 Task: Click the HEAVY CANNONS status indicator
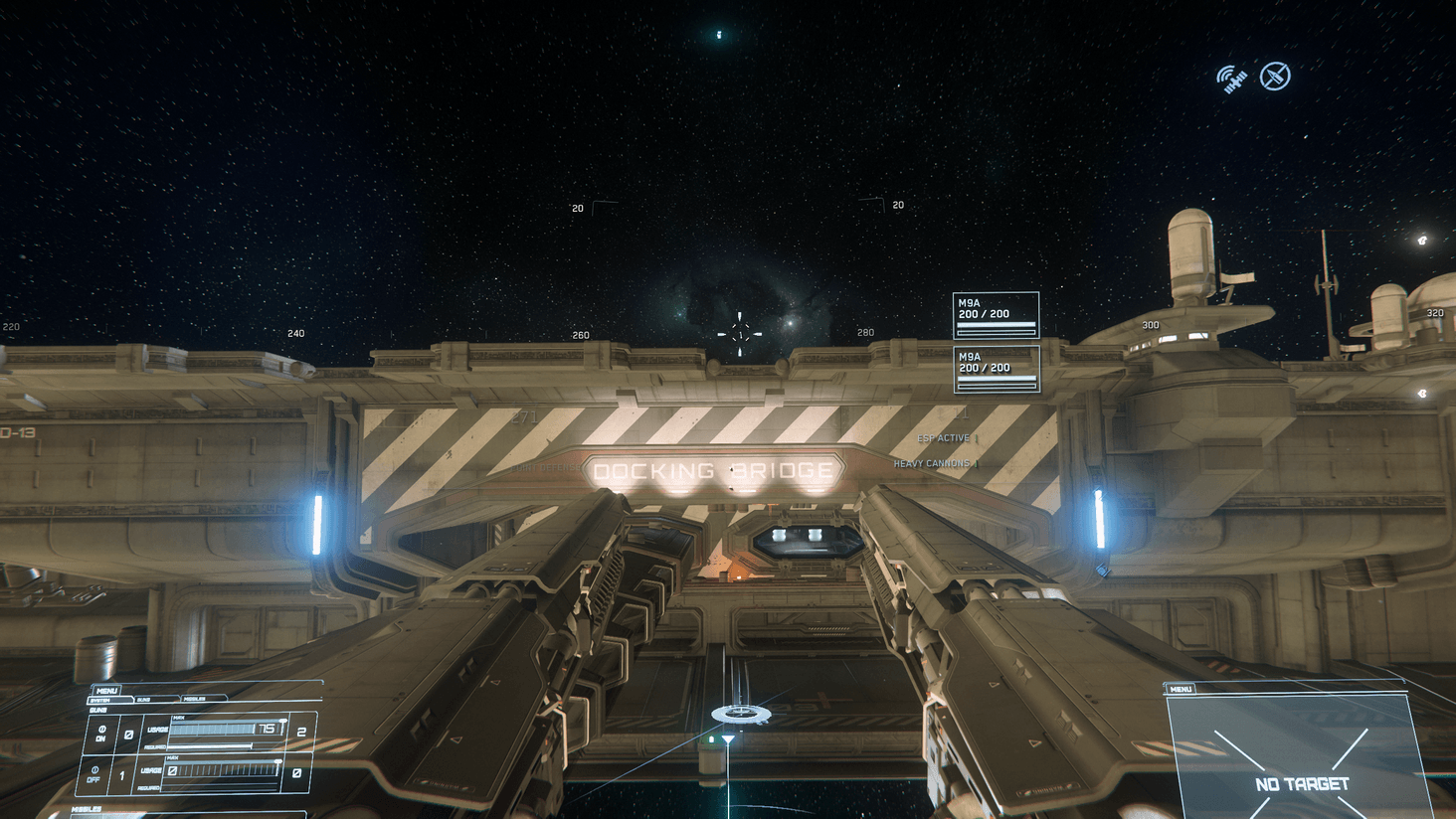(x=932, y=463)
